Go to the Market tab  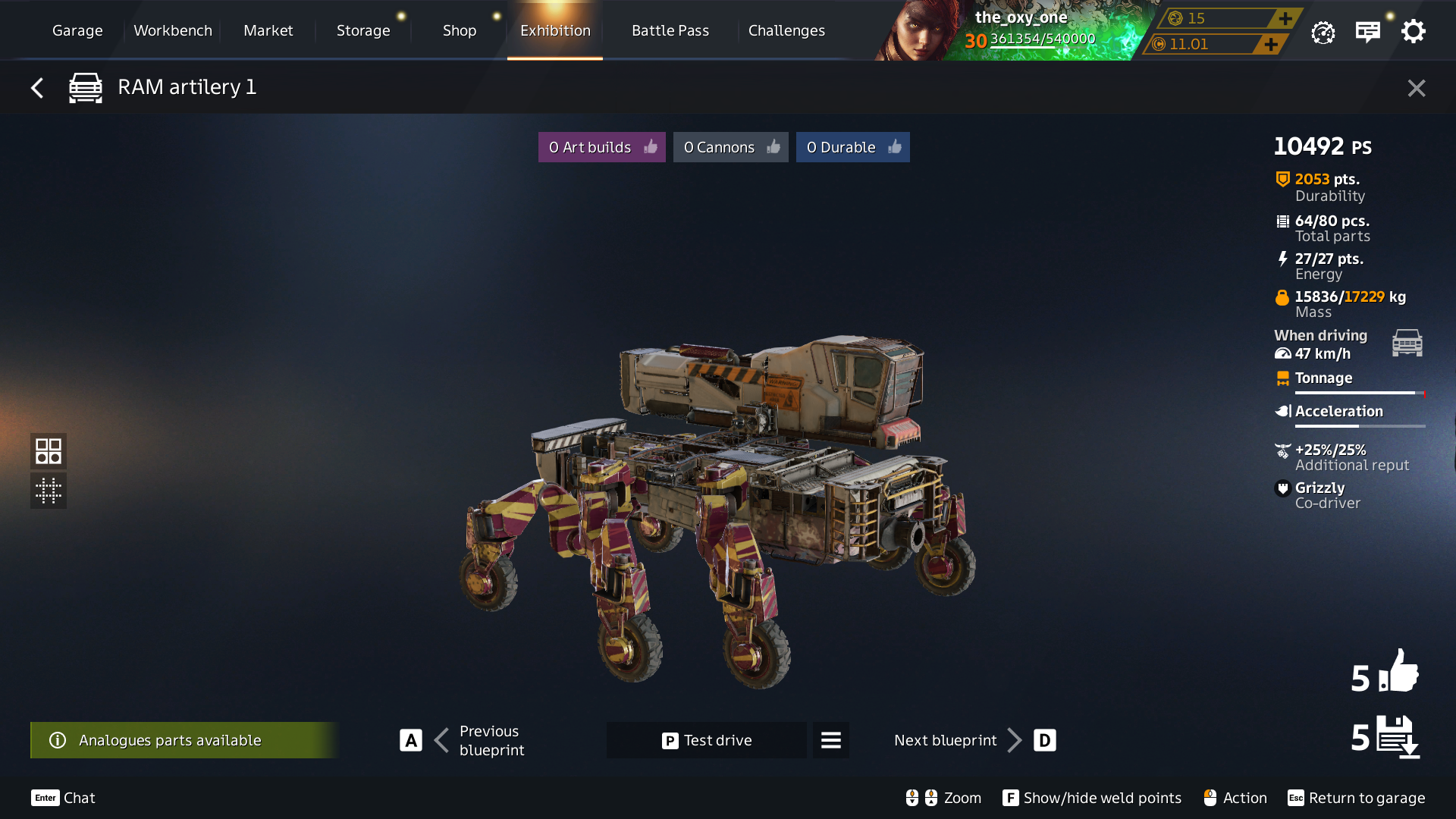pyautogui.click(x=268, y=30)
